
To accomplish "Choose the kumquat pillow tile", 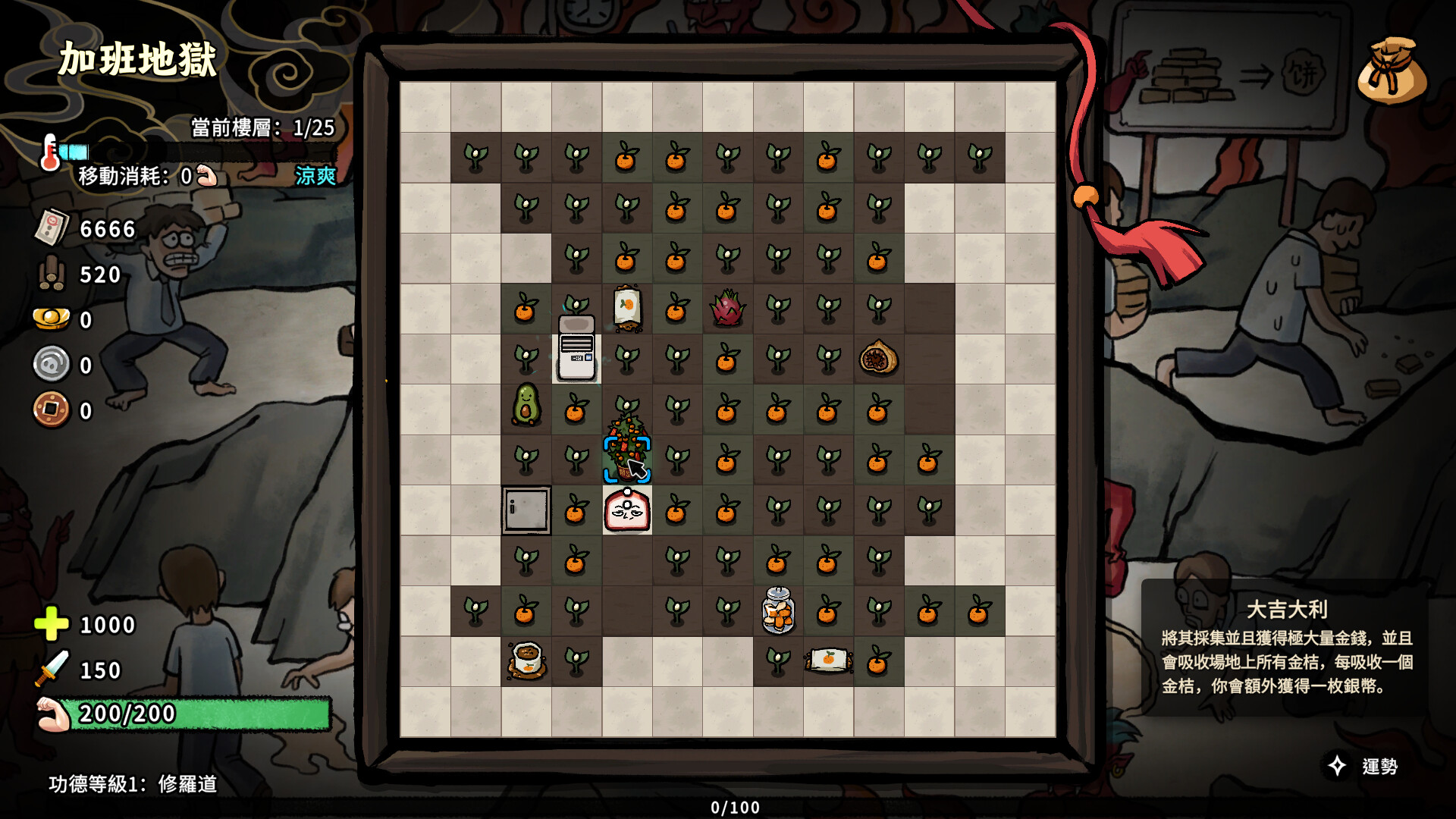I will (828, 660).
